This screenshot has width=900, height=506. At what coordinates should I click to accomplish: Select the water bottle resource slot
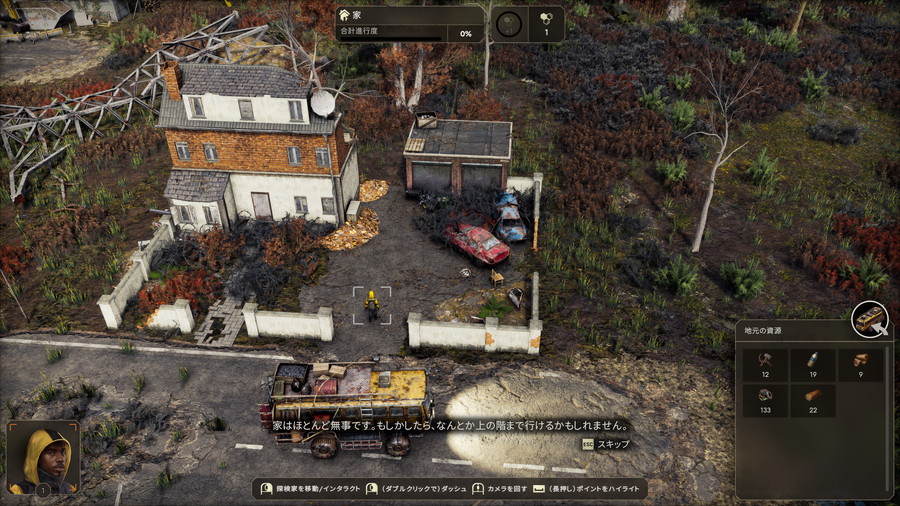point(813,366)
